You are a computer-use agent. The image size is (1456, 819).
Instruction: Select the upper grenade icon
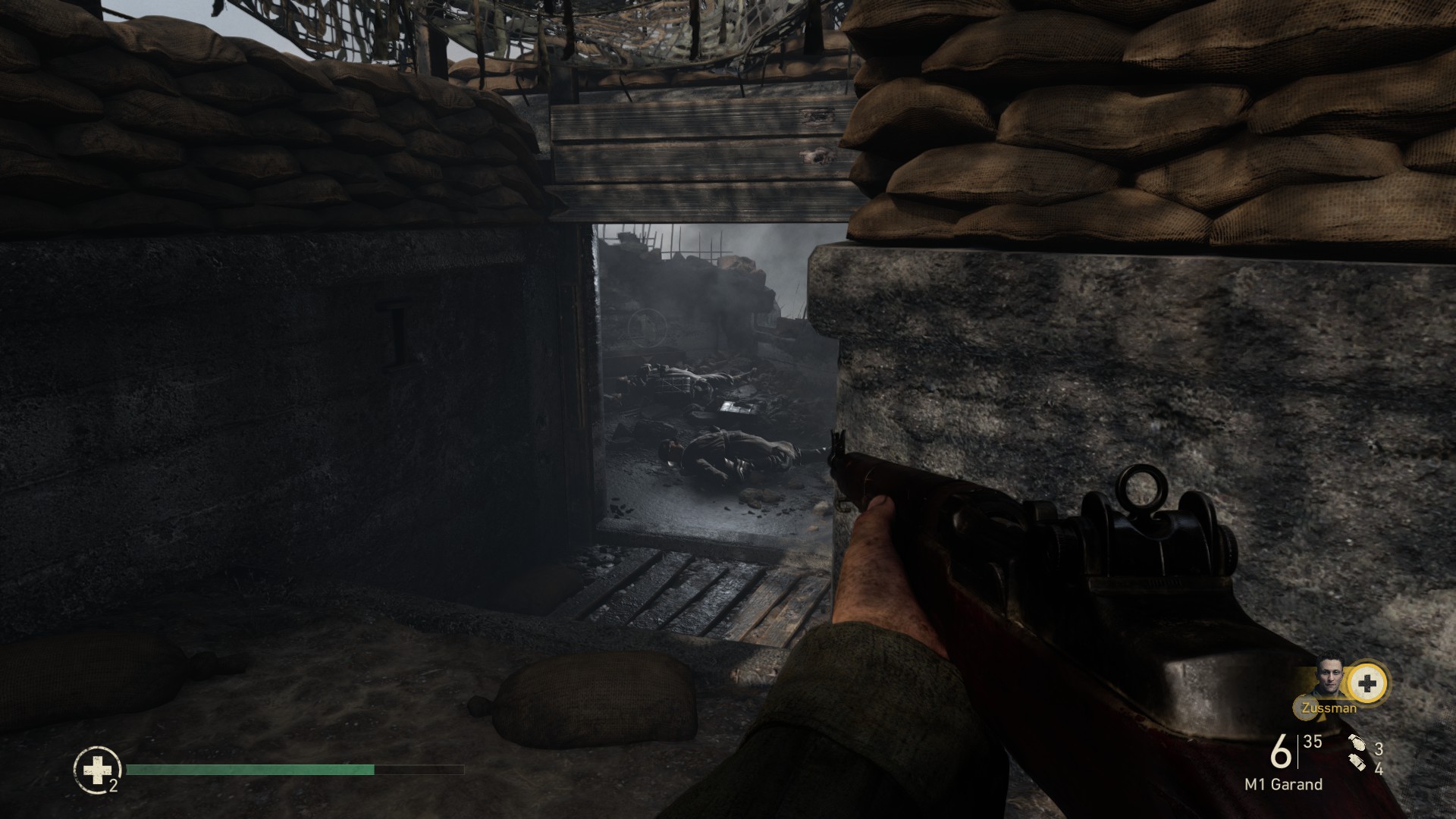tap(1357, 747)
